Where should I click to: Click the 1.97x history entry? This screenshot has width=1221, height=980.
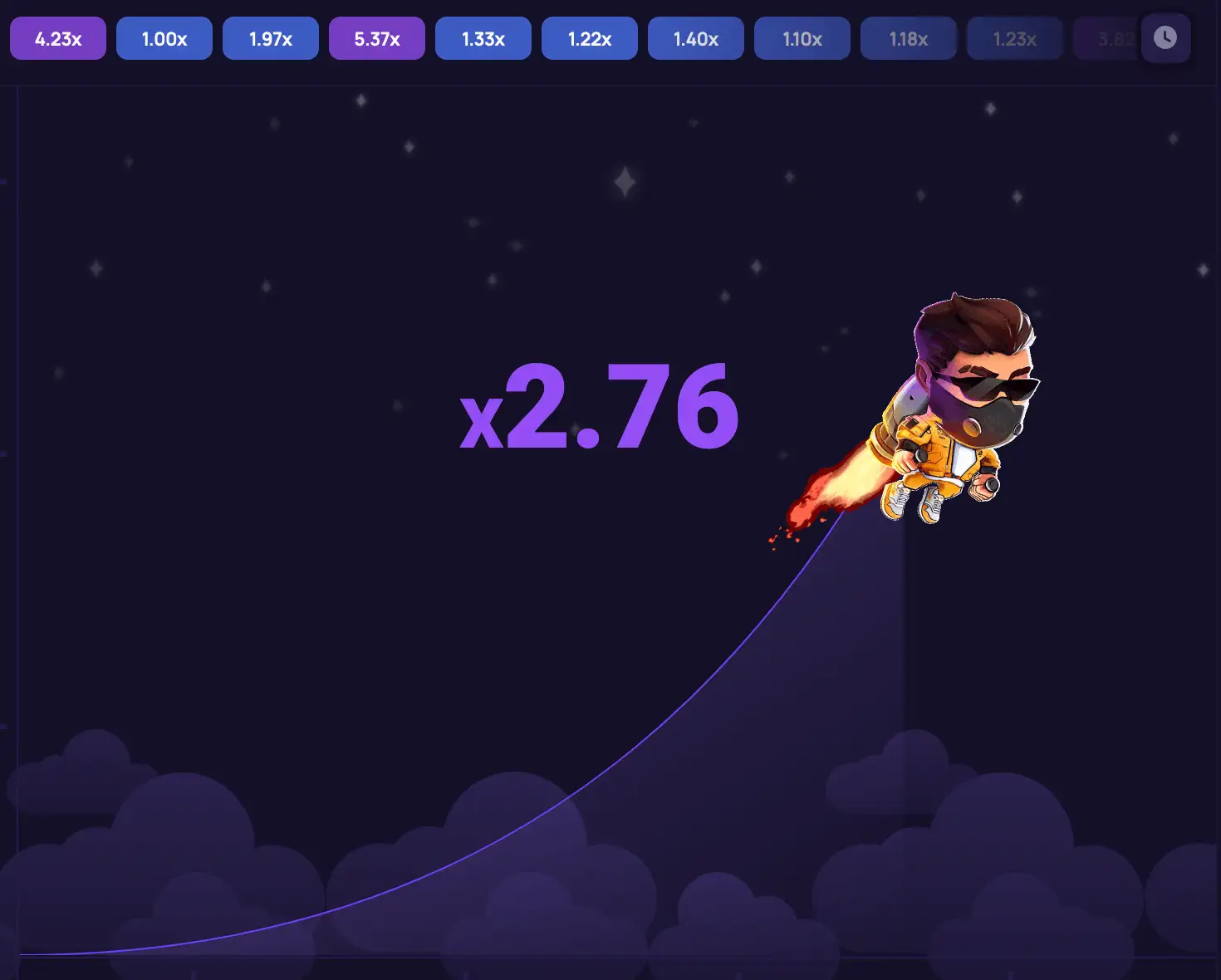[270, 37]
